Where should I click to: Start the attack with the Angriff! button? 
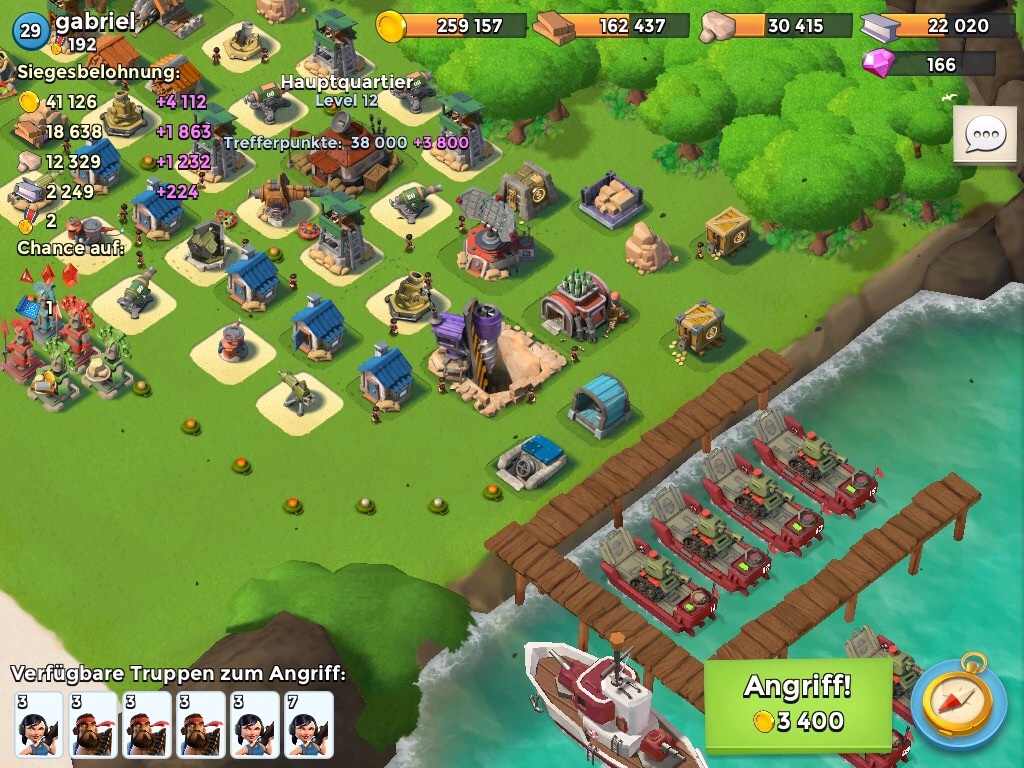point(797,704)
